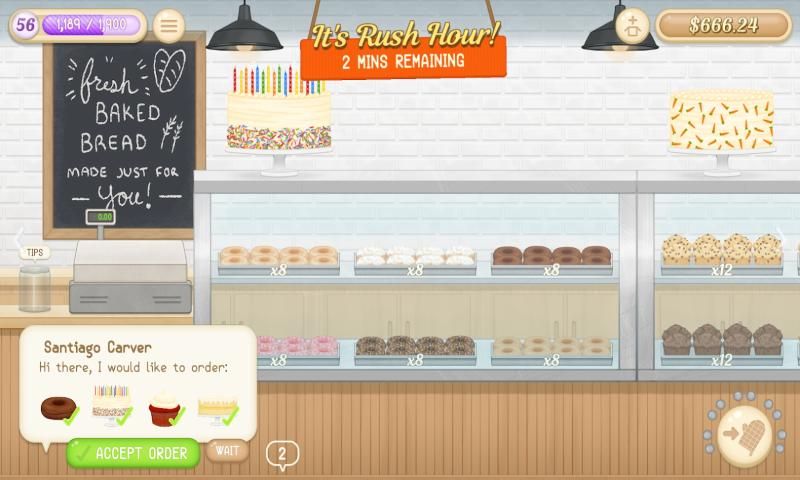Image resolution: width=800 pixels, height=480 pixels.
Task: Select the vanilla cake slice in the order
Action: (x=216, y=408)
